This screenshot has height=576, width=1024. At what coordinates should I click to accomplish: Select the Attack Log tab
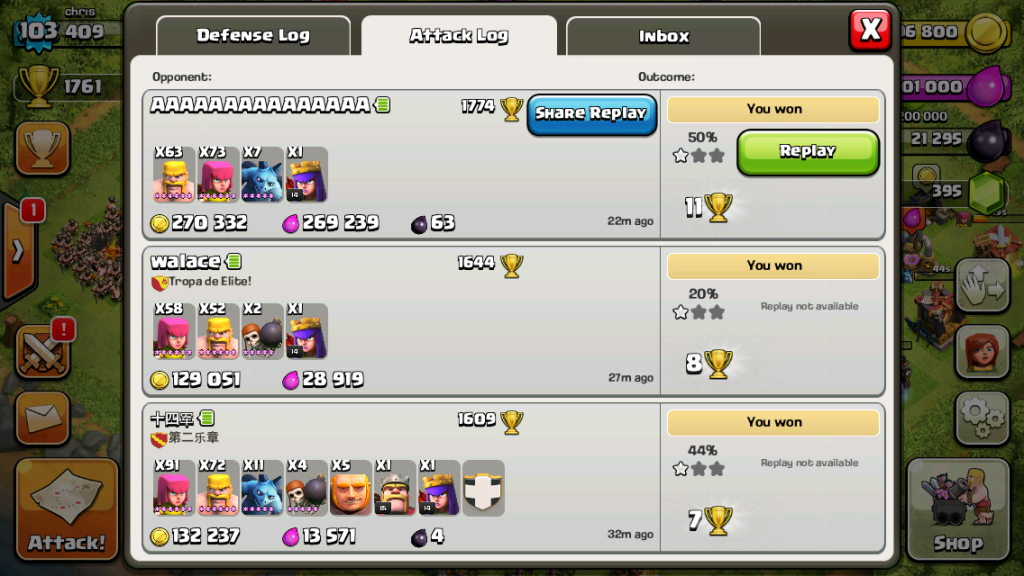pyautogui.click(x=459, y=36)
